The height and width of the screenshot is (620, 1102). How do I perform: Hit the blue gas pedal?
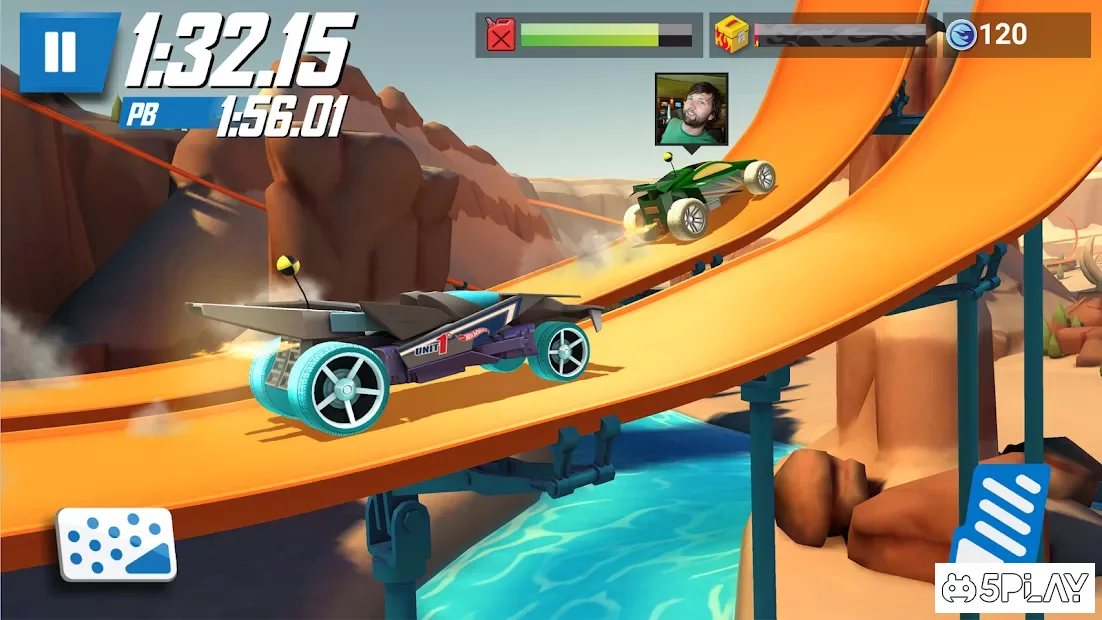point(1000,514)
